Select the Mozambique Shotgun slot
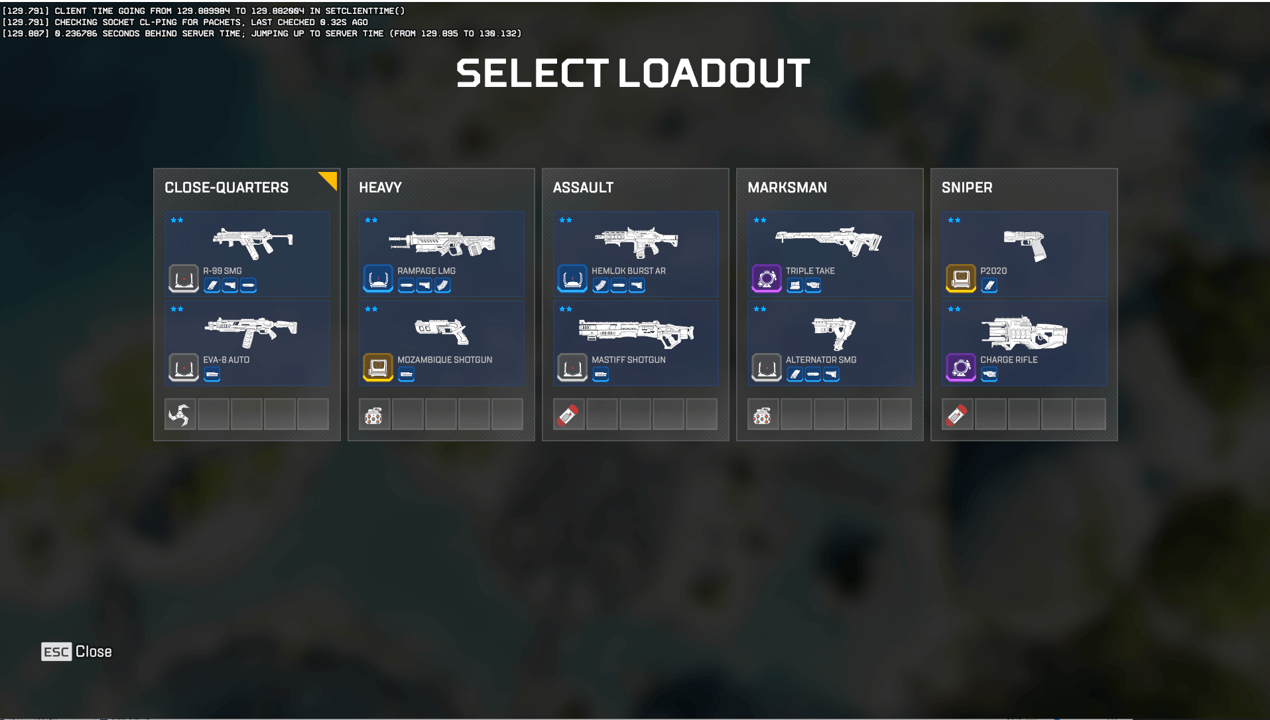The width and height of the screenshot is (1270, 720). [x=441, y=343]
